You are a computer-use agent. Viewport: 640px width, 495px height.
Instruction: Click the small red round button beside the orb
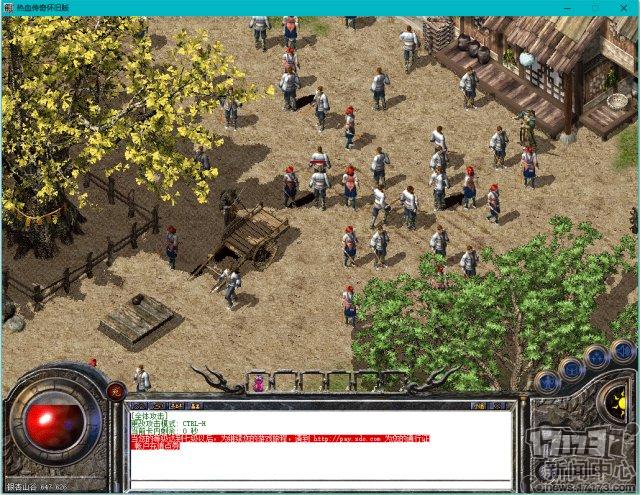(115, 389)
